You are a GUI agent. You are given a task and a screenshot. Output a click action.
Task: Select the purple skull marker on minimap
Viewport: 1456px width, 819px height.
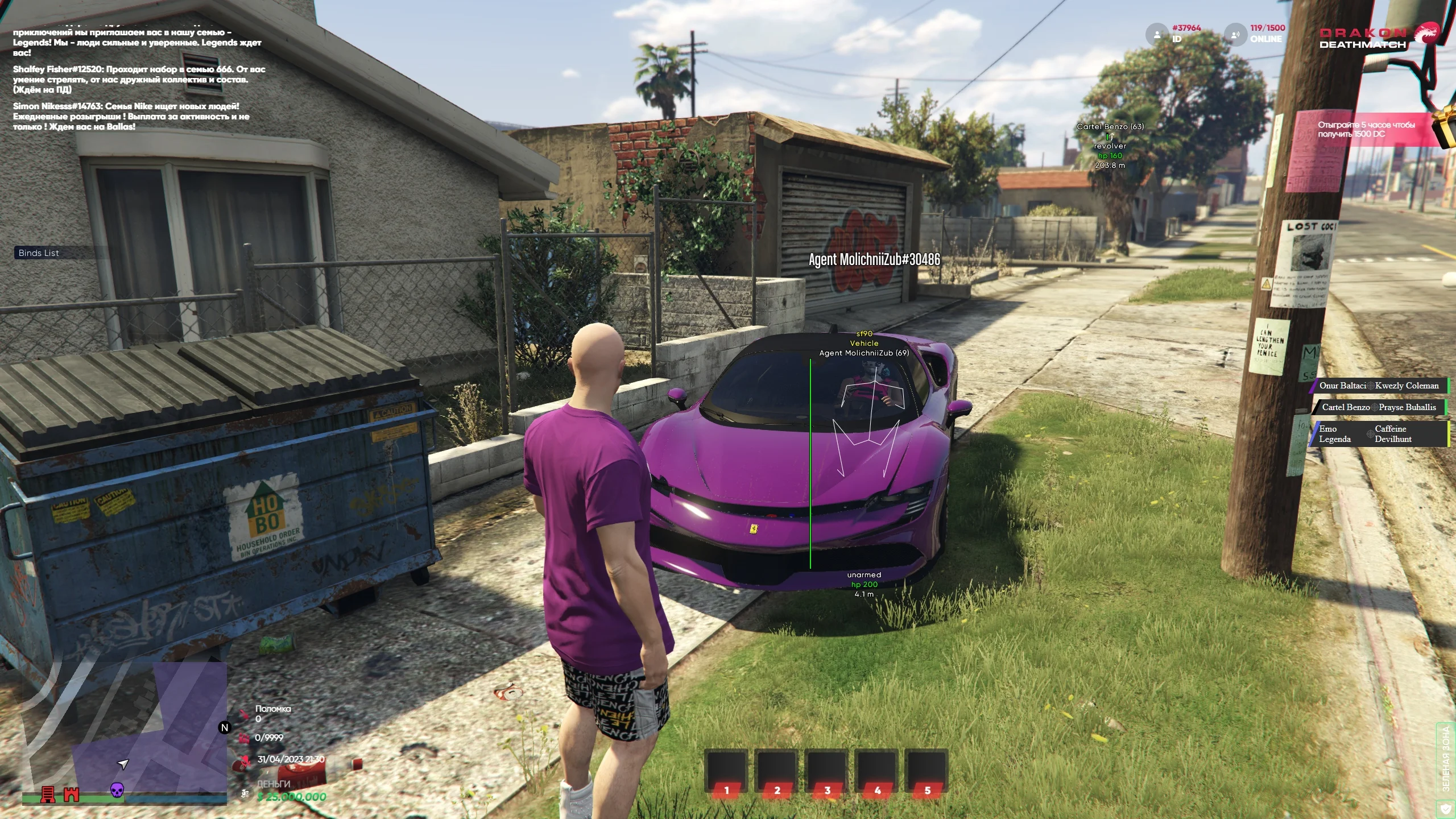pos(117,790)
